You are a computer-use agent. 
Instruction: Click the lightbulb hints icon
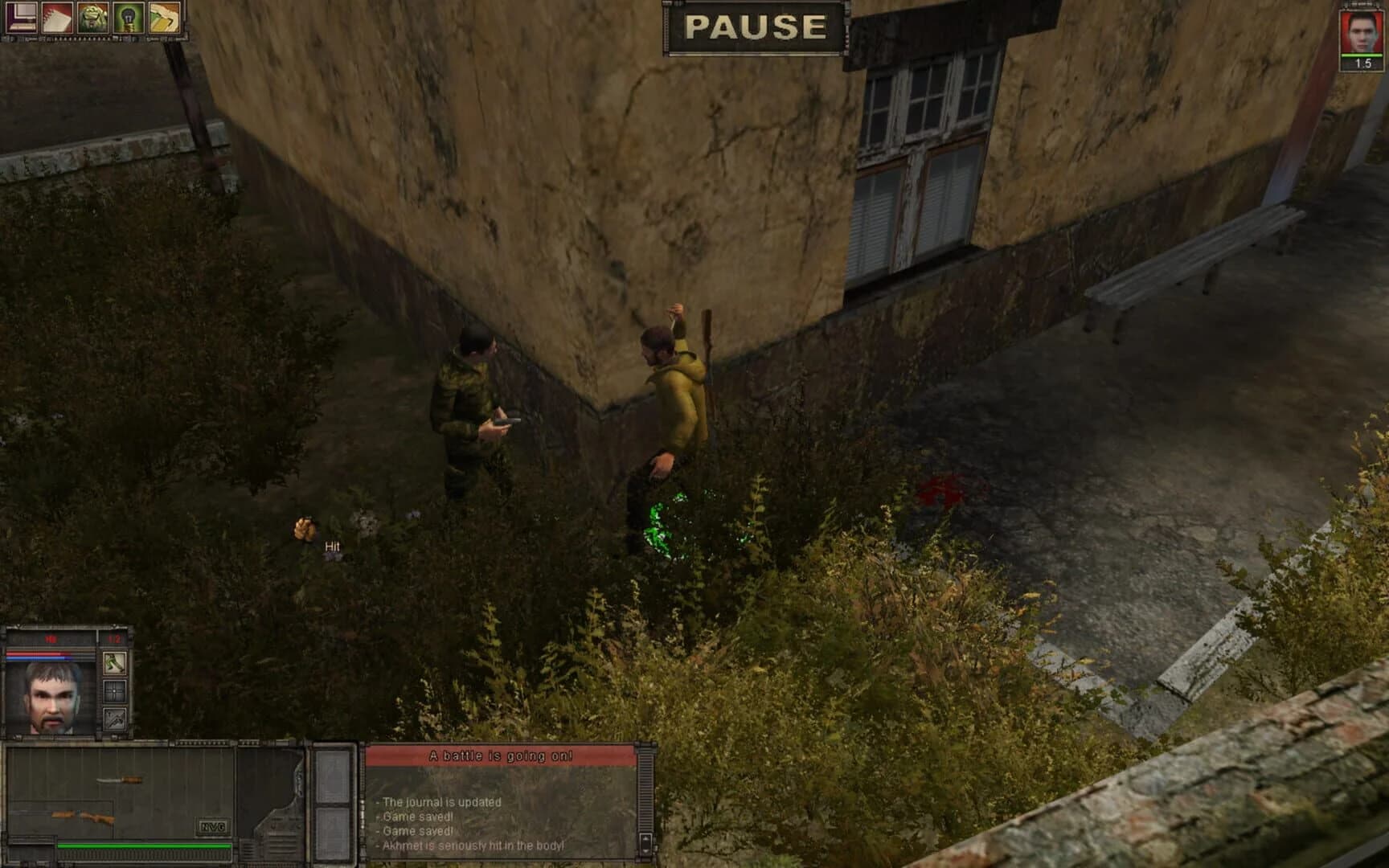[127, 18]
